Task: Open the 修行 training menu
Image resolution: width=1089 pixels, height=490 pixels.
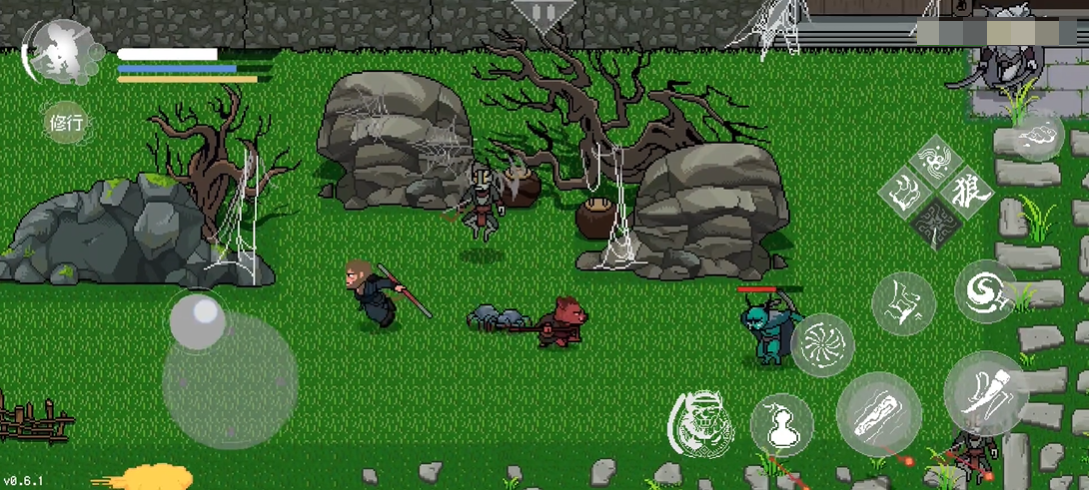Action: 67,124
